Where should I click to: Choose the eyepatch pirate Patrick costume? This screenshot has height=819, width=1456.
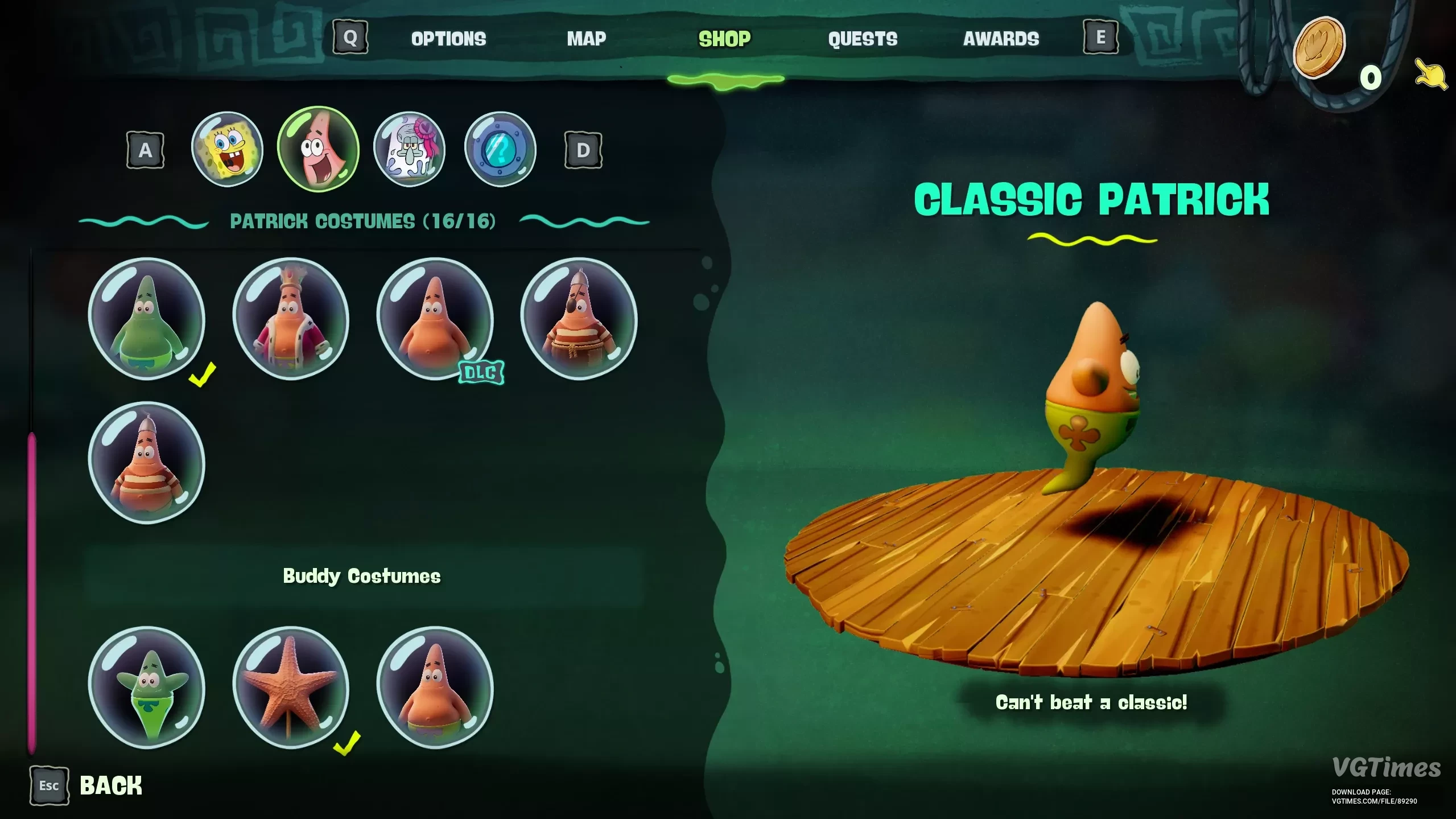[x=579, y=319]
